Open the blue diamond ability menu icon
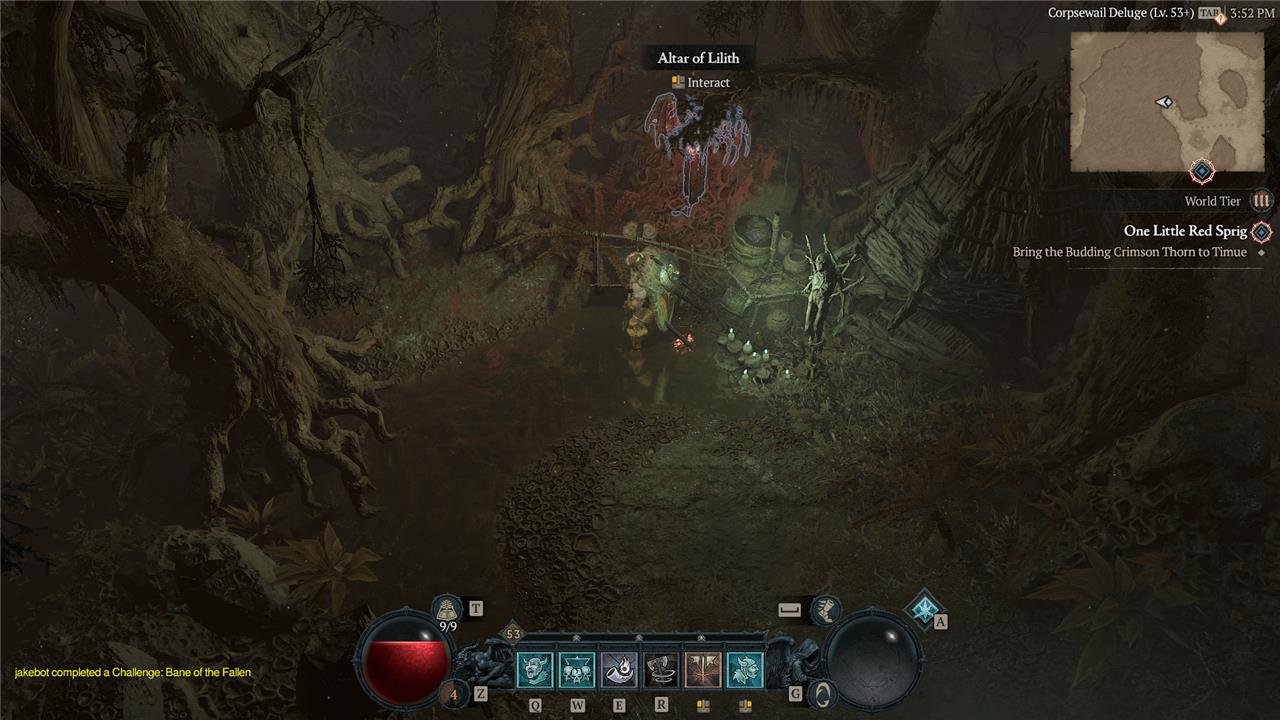Image resolution: width=1280 pixels, height=720 pixels. [x=924, y=608]
